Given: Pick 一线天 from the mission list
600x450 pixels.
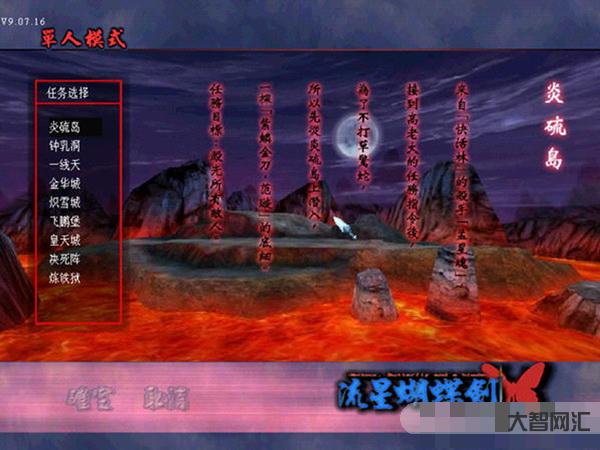Looking at the screenshot, I should pos(67,165).
